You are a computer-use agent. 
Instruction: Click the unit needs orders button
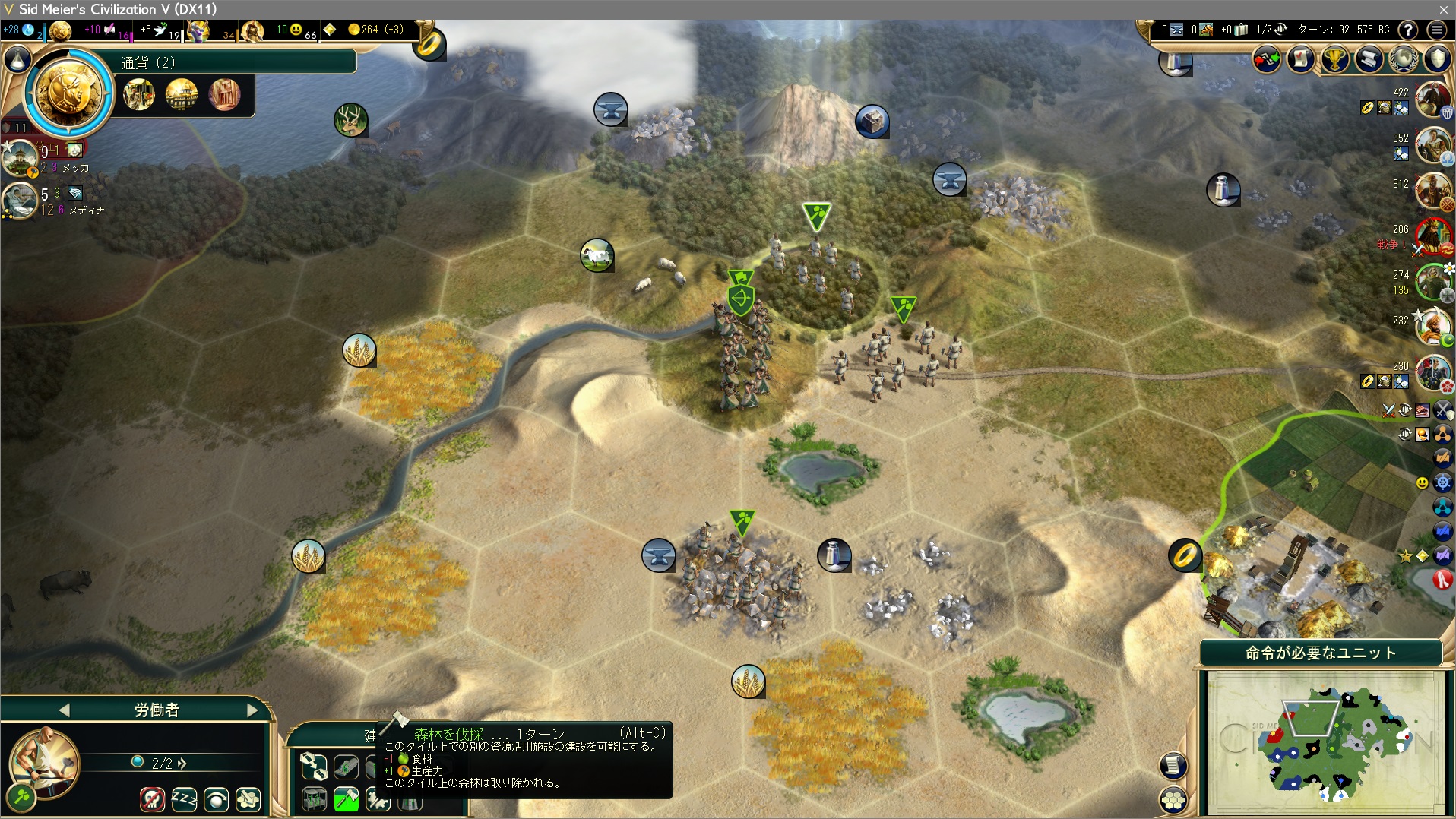point(1321,653)
